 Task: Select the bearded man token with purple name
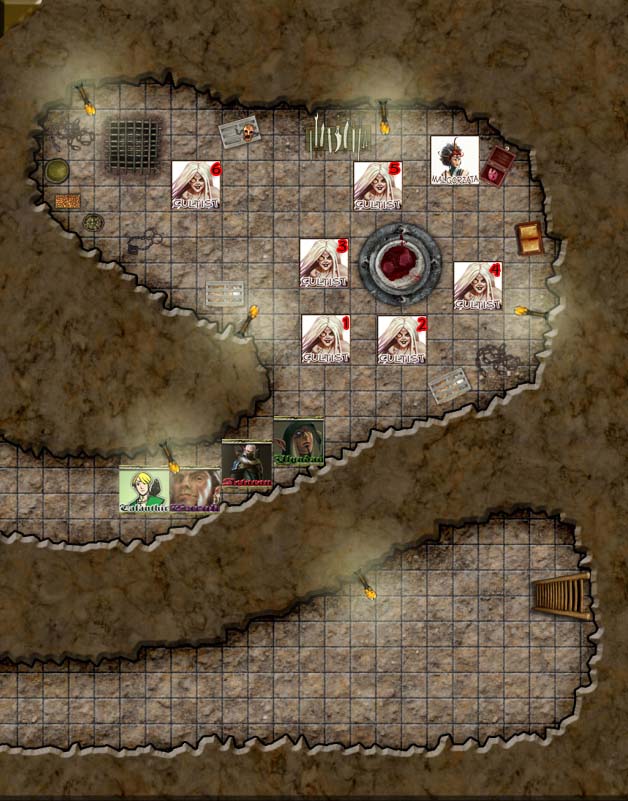[196, 490]
